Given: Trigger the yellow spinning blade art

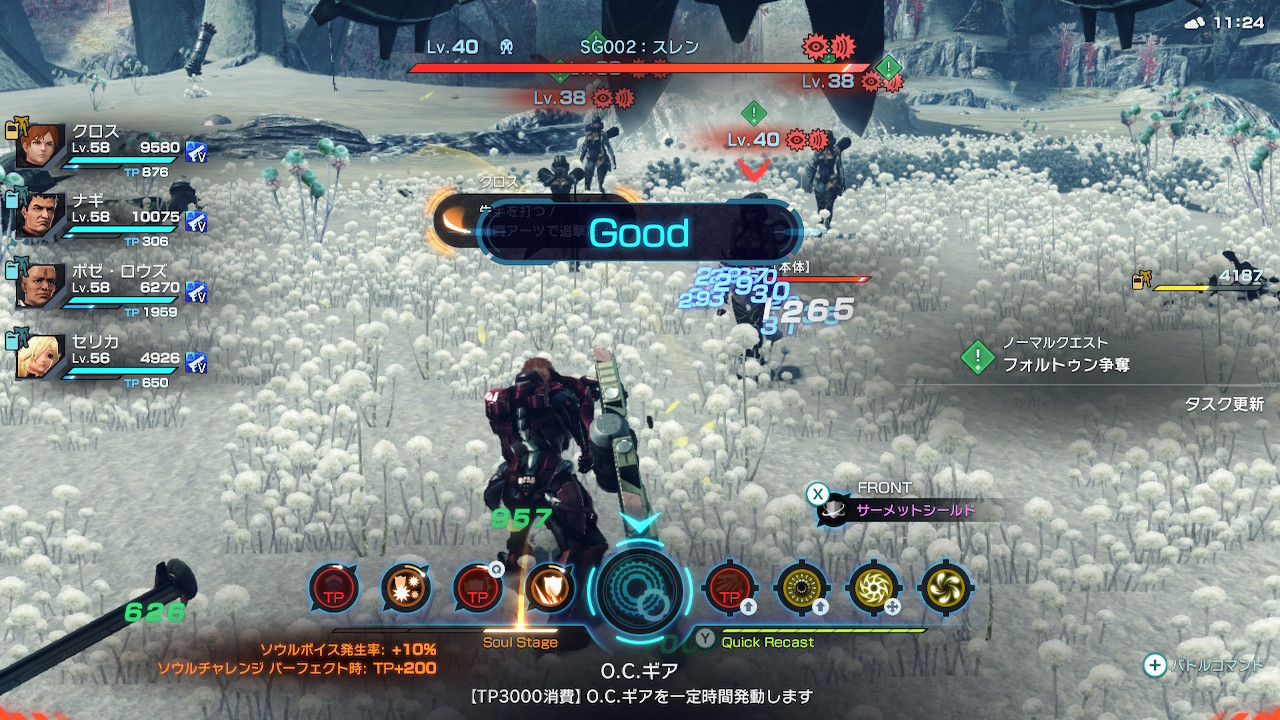Looking at the screenshot, I should pos(873,588).
